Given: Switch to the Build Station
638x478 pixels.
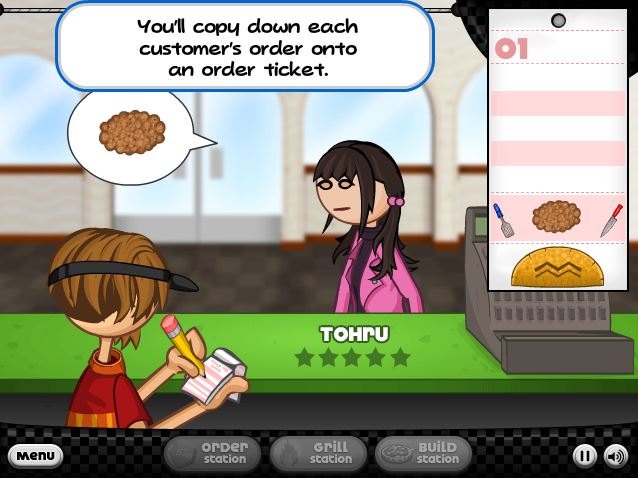Looking at the screenshot, I should [x=423, y=454].
